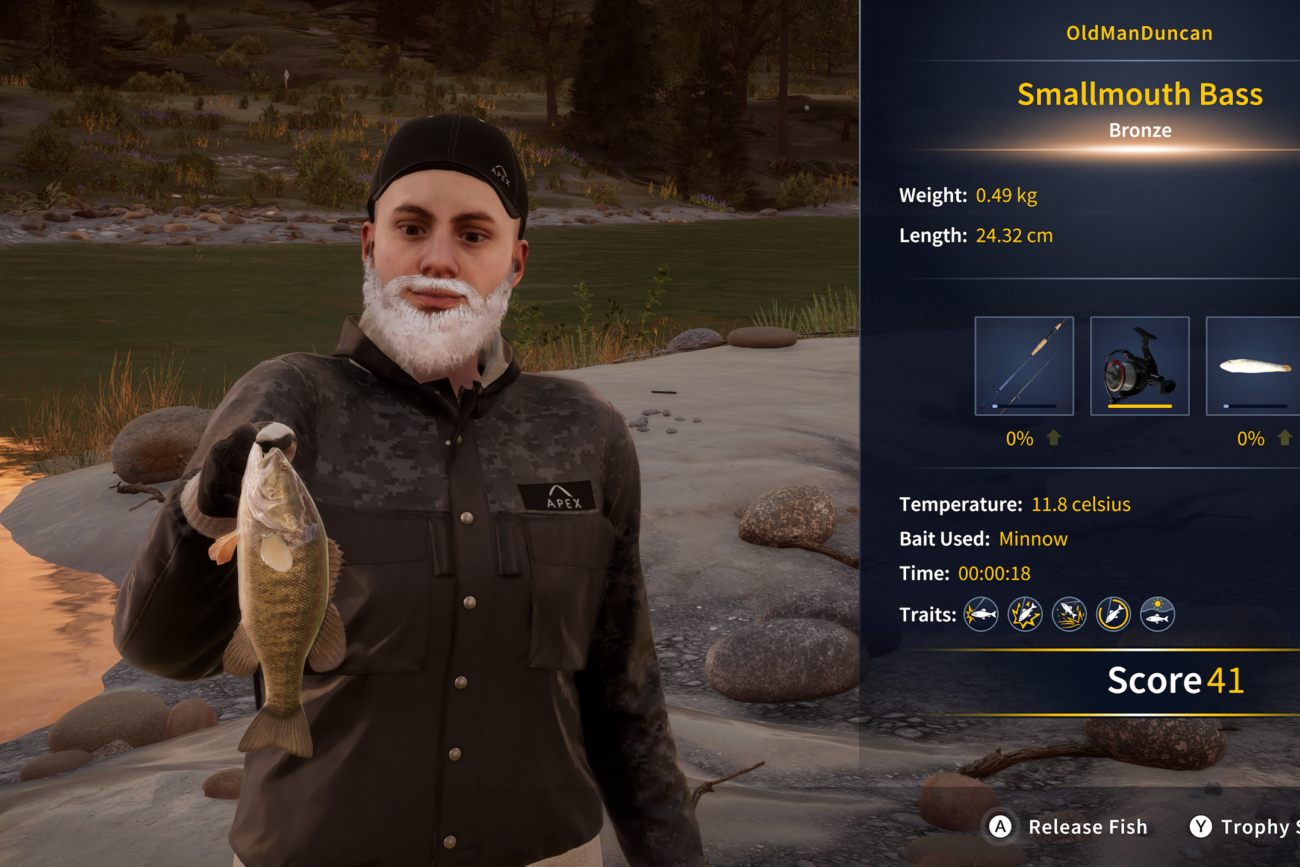Click the fish under sun trait icon

pos(1157,614)
